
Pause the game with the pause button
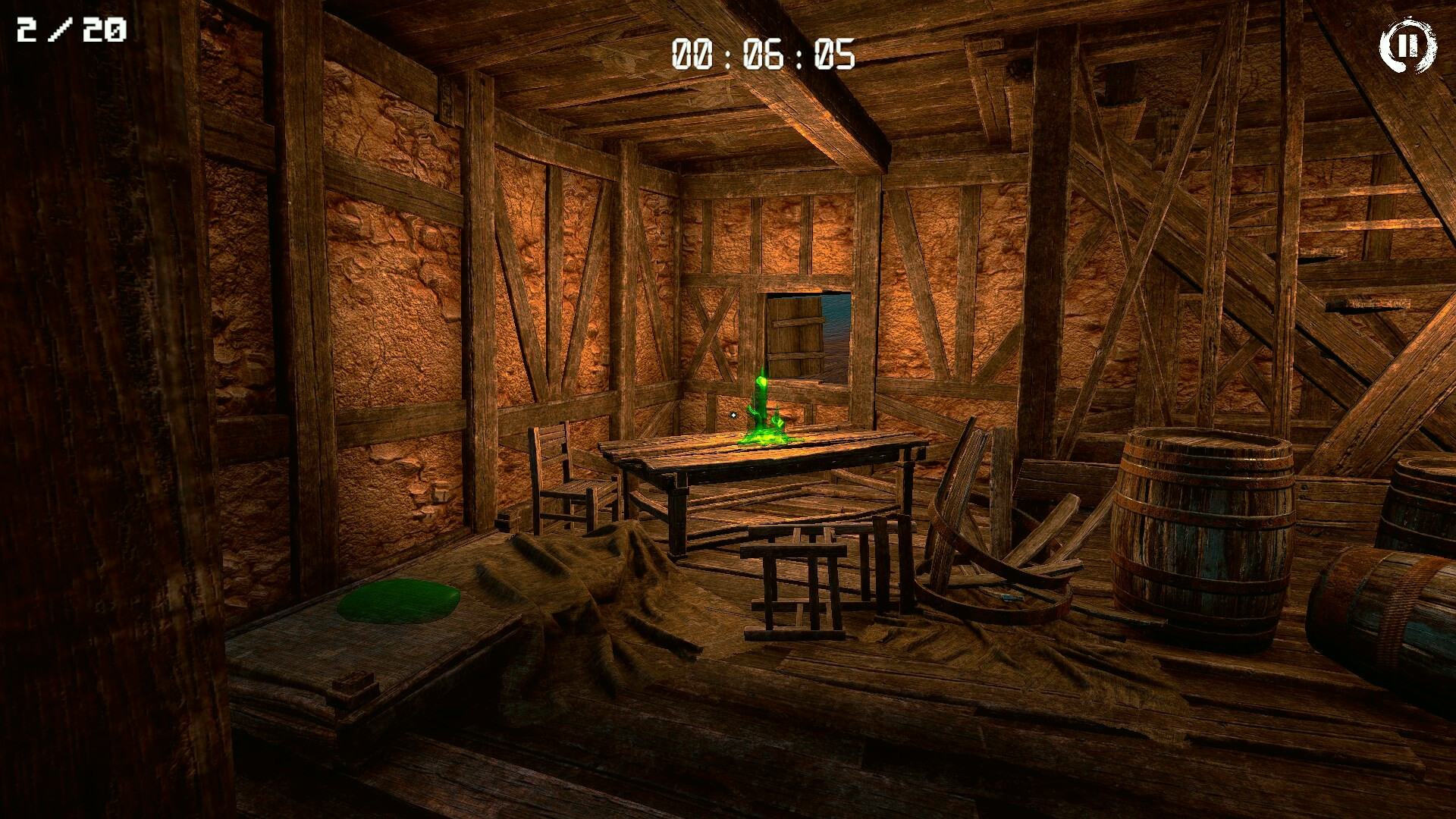click(x=1407, y=46)
